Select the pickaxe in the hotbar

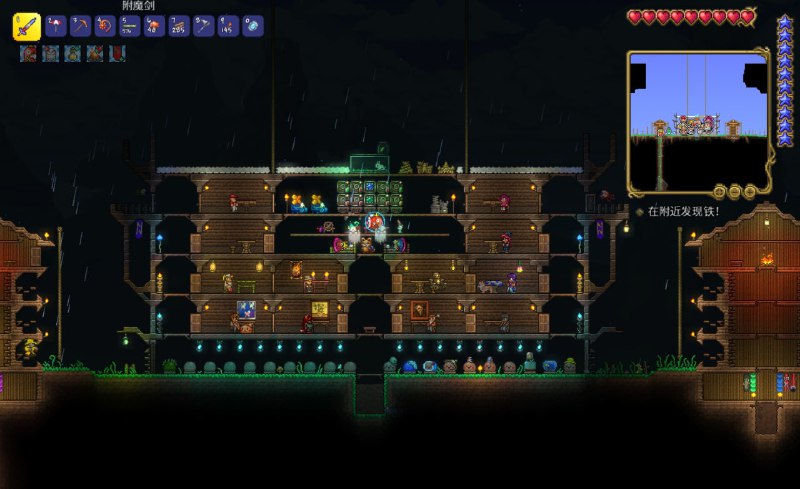pyautogui.click(x=79, y=25)
